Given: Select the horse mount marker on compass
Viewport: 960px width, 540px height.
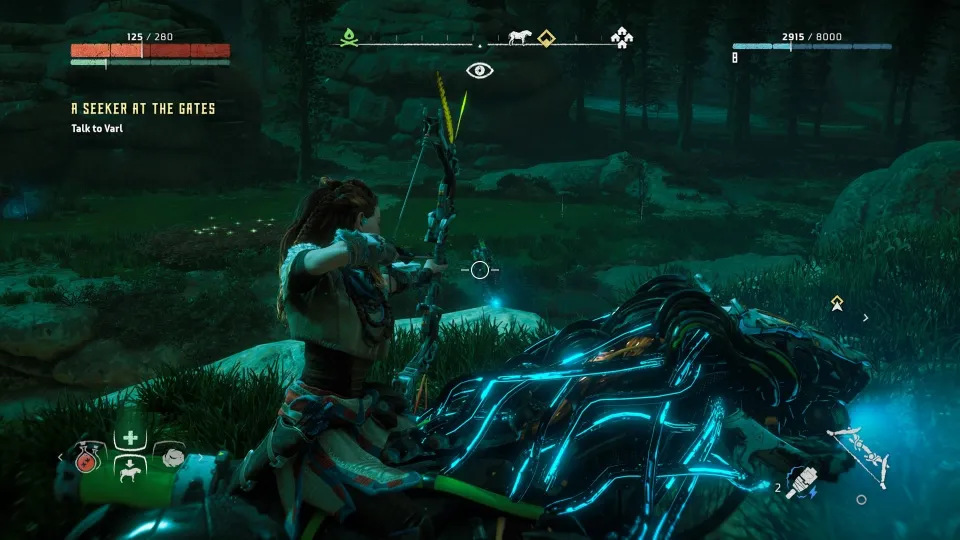Looking at the screenshot, I should click(519, 38).
